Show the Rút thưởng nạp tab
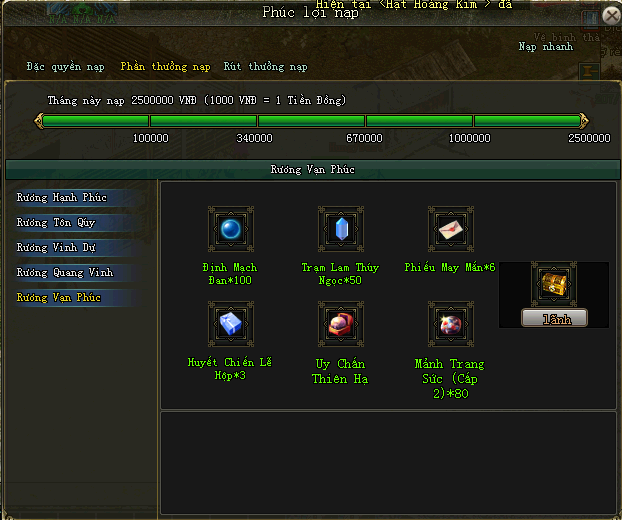Screen dimensions: 622x520 coord(265,67)
